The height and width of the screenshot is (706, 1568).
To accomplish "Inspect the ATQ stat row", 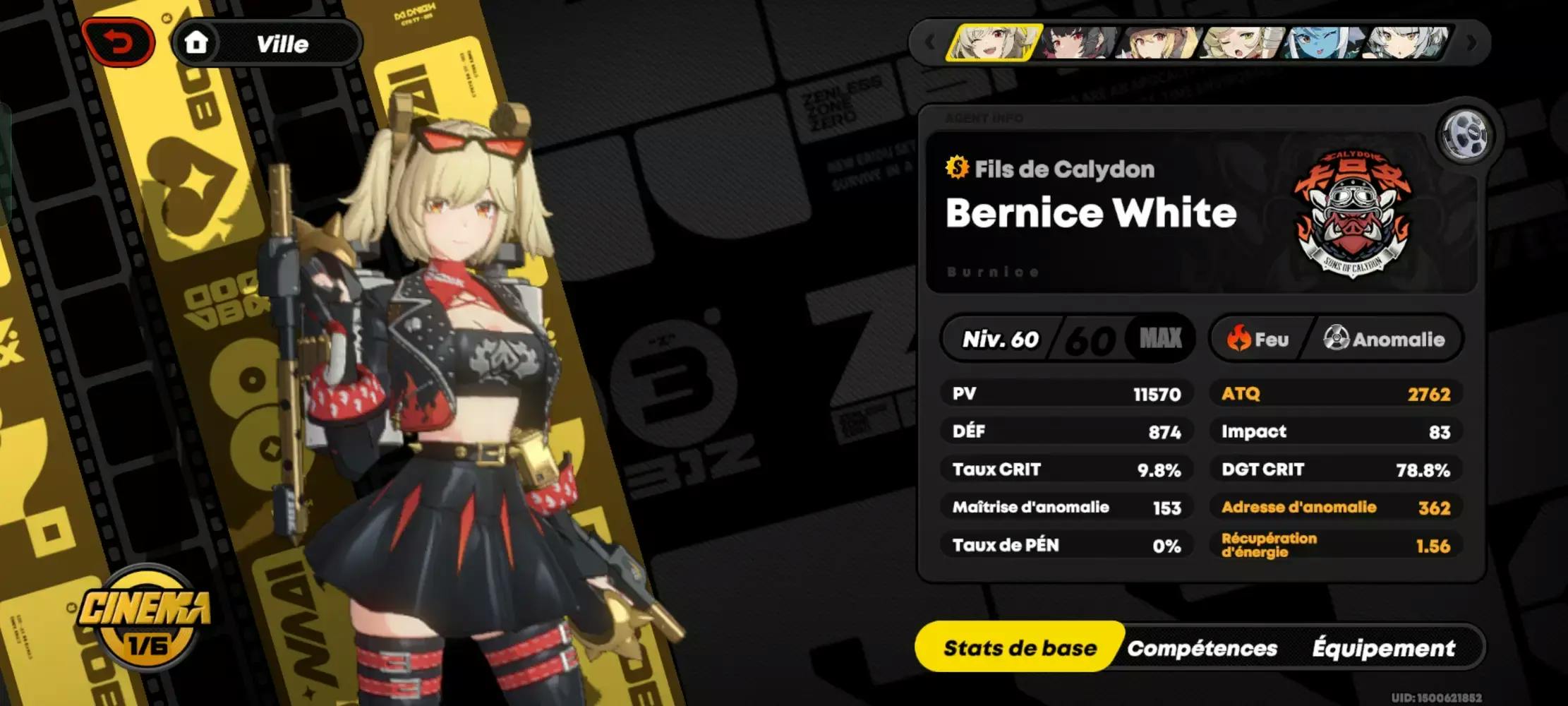I will tap(1335, 394).
